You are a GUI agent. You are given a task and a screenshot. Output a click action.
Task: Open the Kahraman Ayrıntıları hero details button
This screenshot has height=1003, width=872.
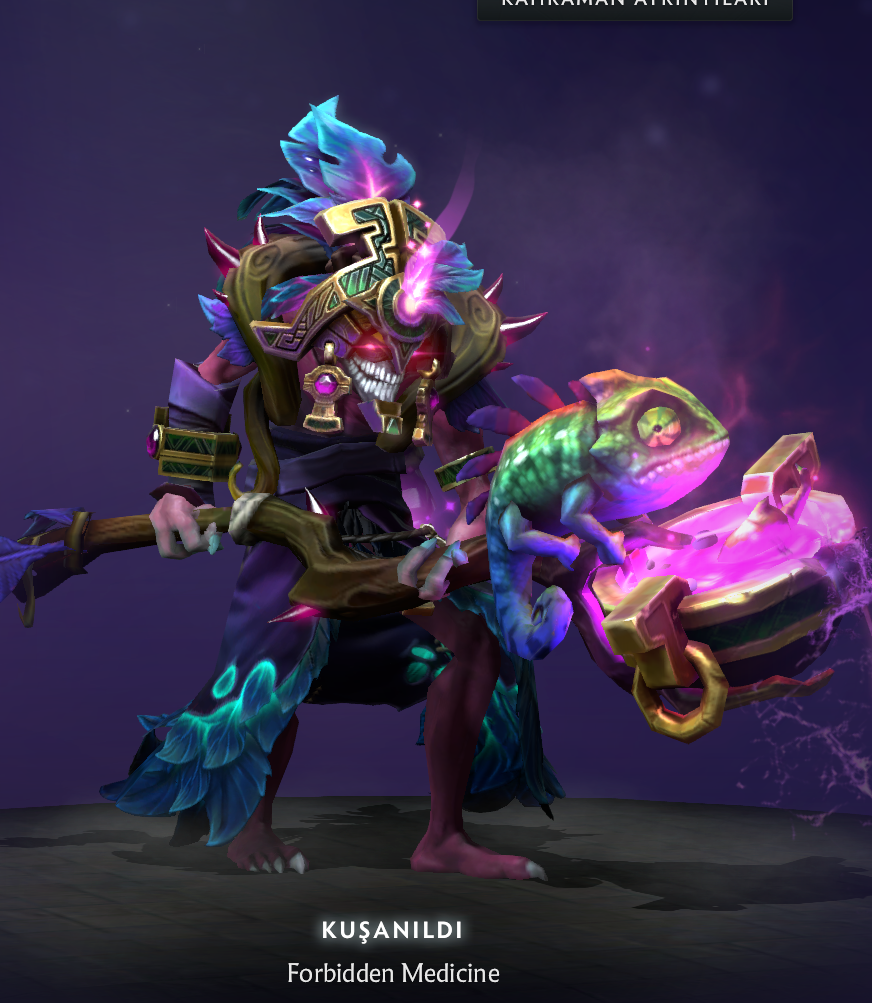(634, 7)
